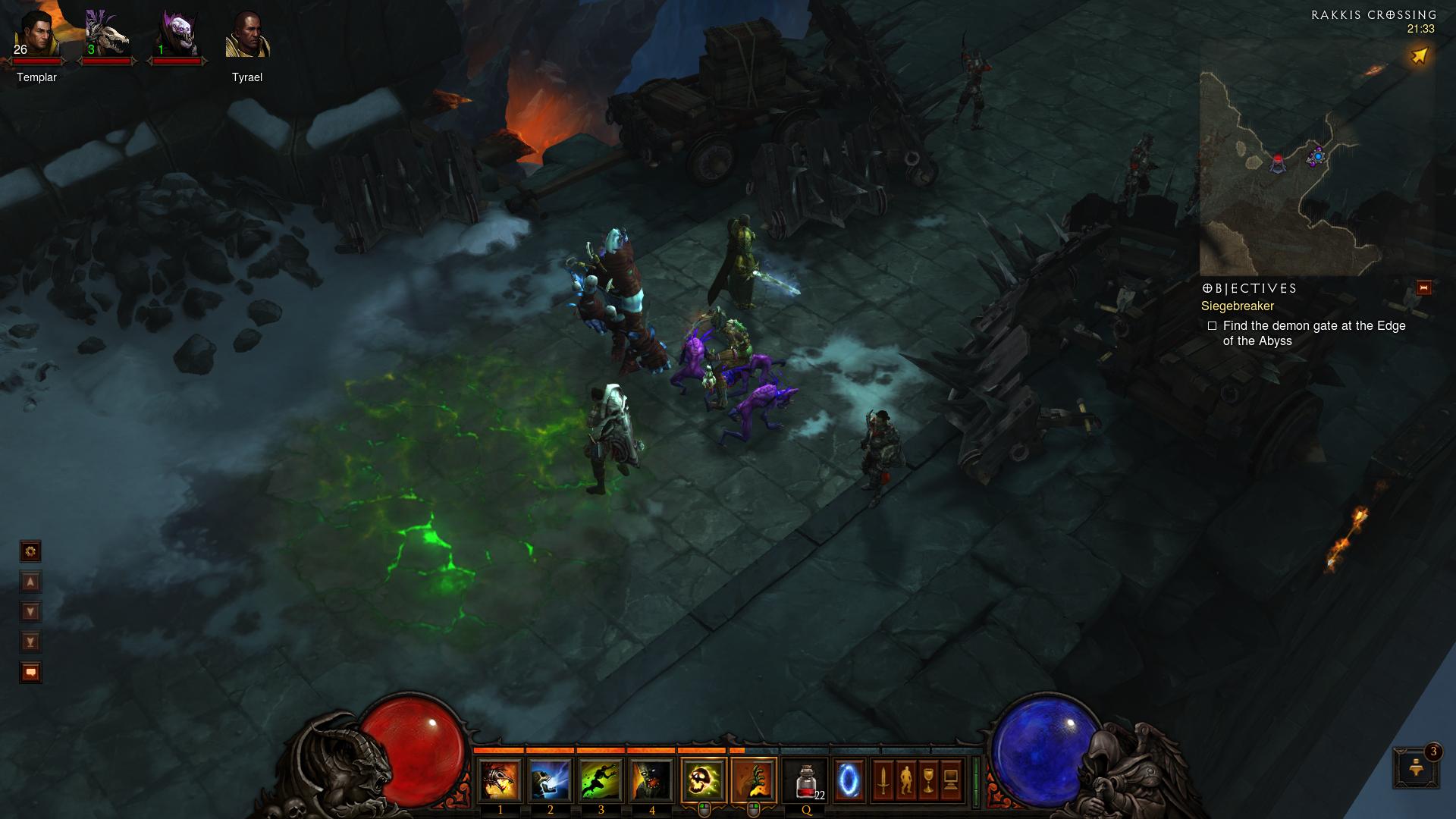Activate the zombie face skill

click(652, 781)
